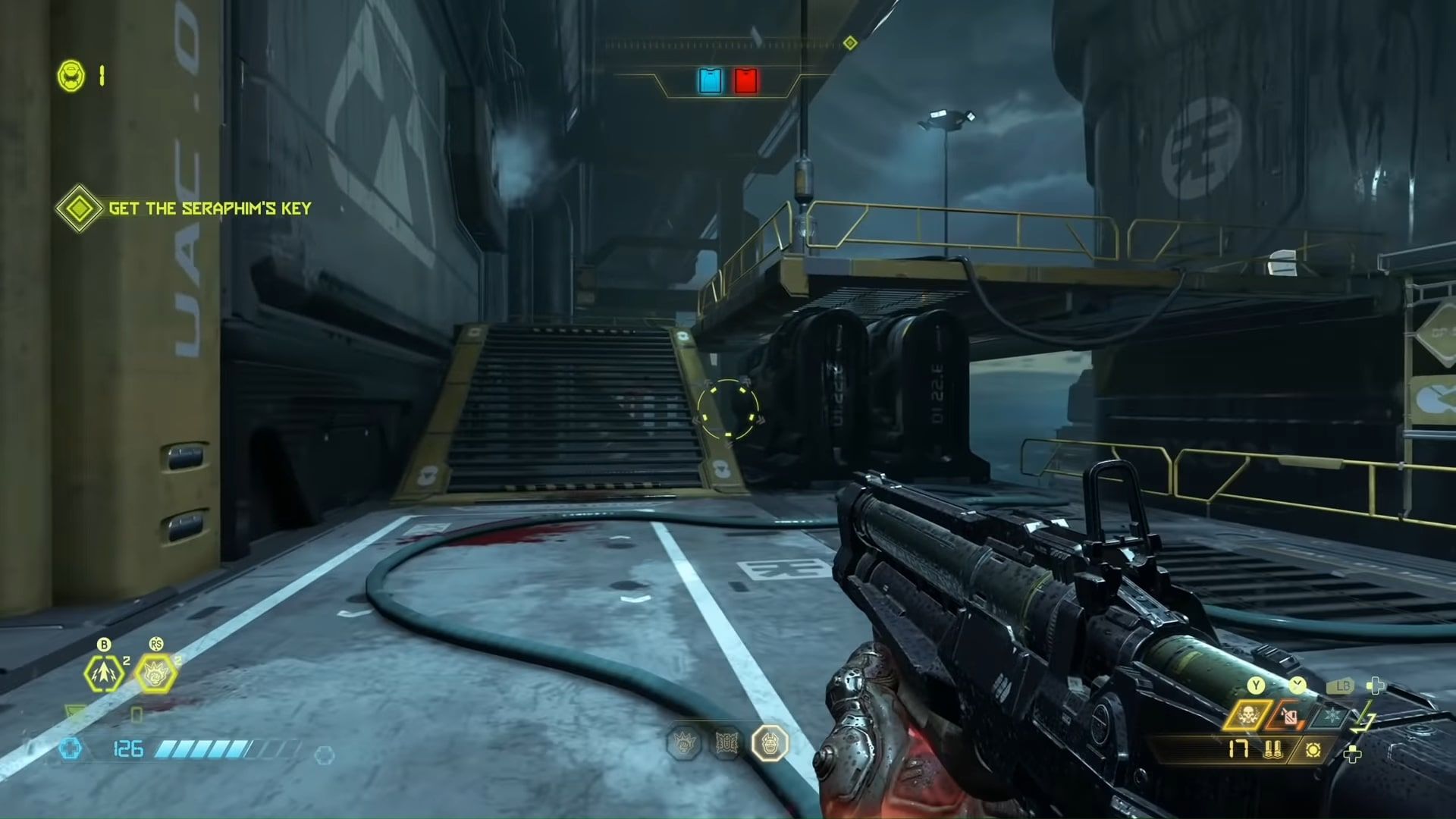The image size is (1456, 819).
Task: Click the yellow diamond compass marker
Action: coord(850,43)
